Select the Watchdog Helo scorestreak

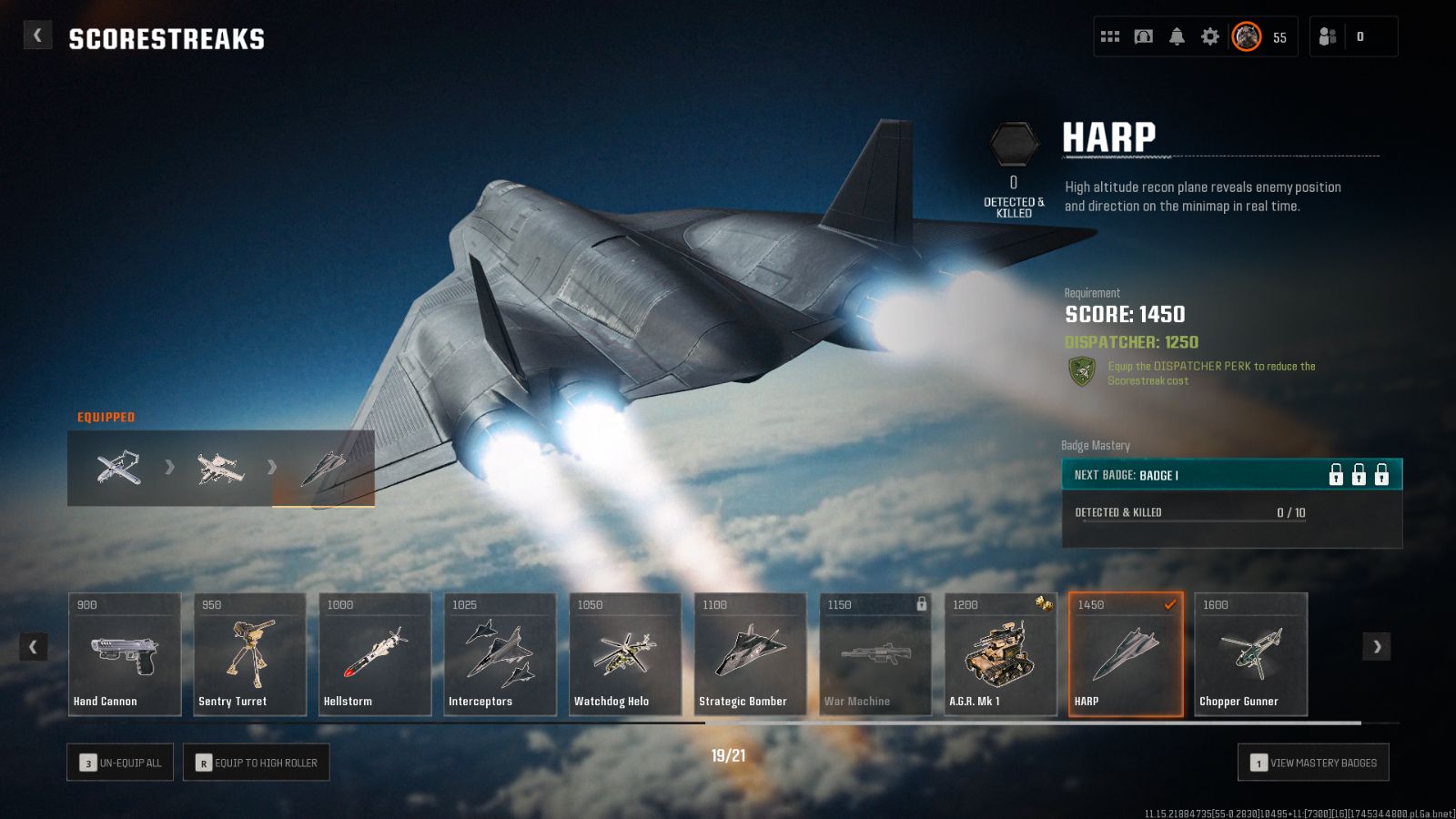point(625,655)
